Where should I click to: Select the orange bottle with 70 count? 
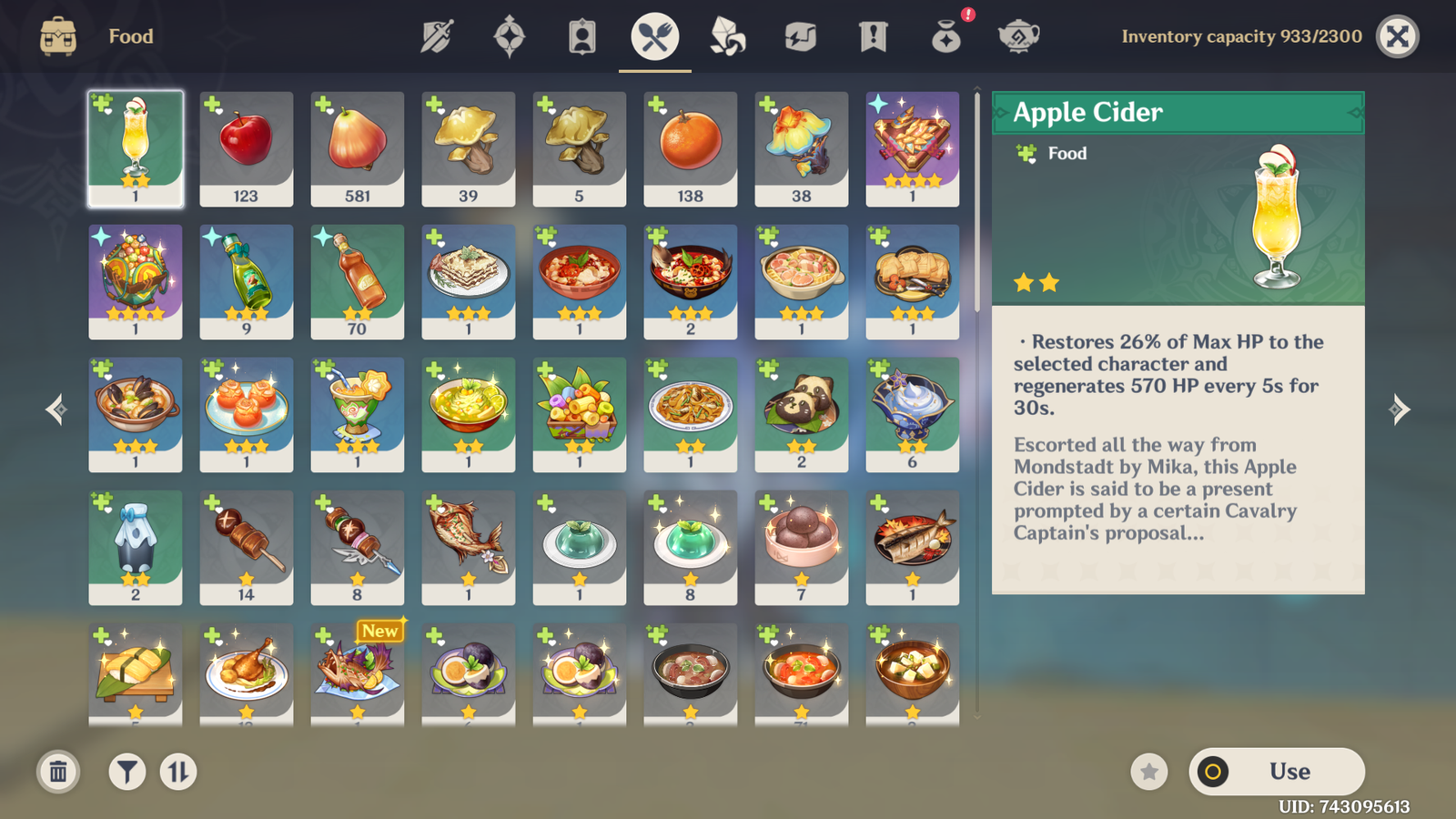[357, 281]
